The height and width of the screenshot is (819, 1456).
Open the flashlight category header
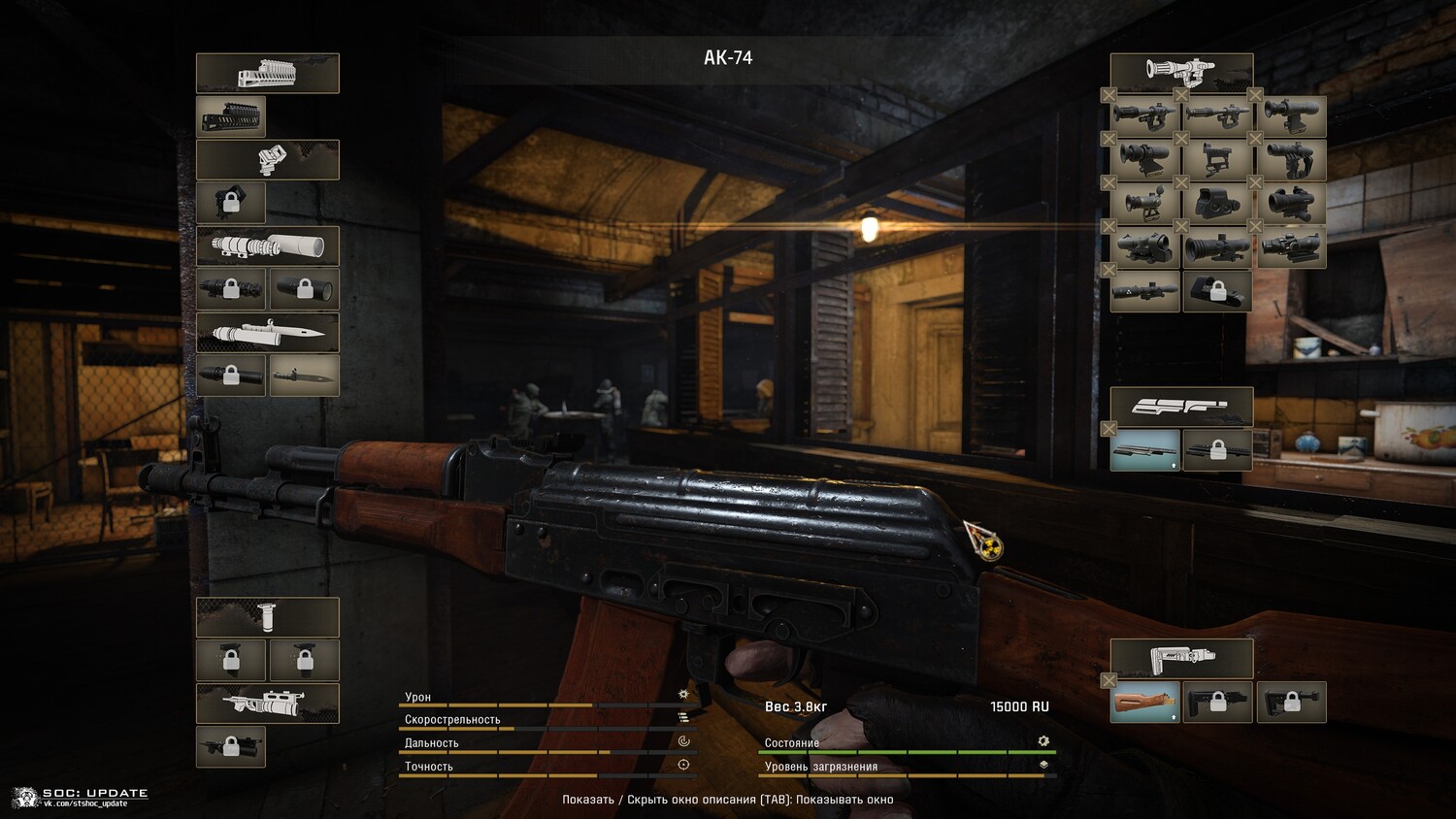(268, 246)
